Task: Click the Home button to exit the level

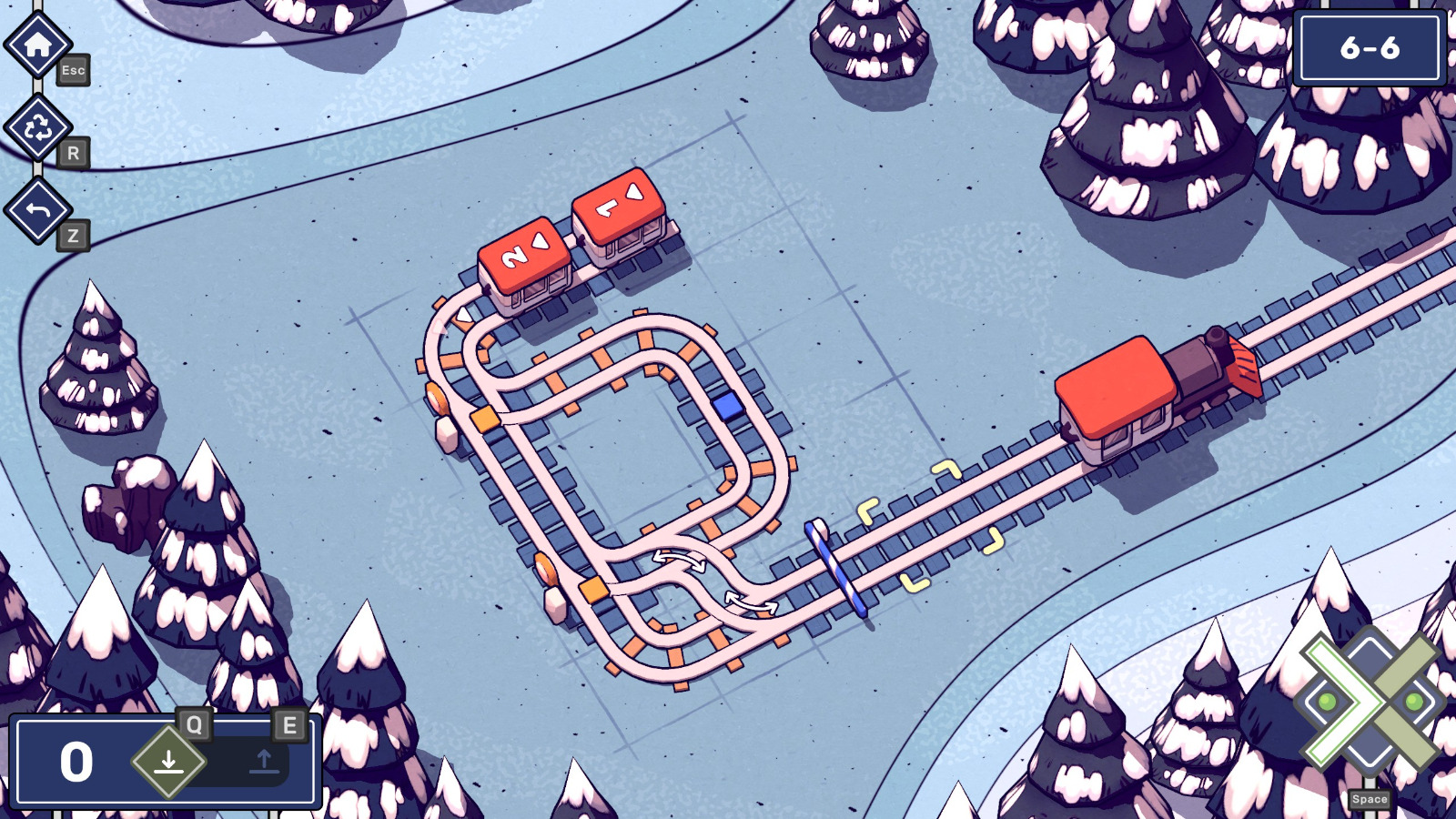Action: [38, 45]
